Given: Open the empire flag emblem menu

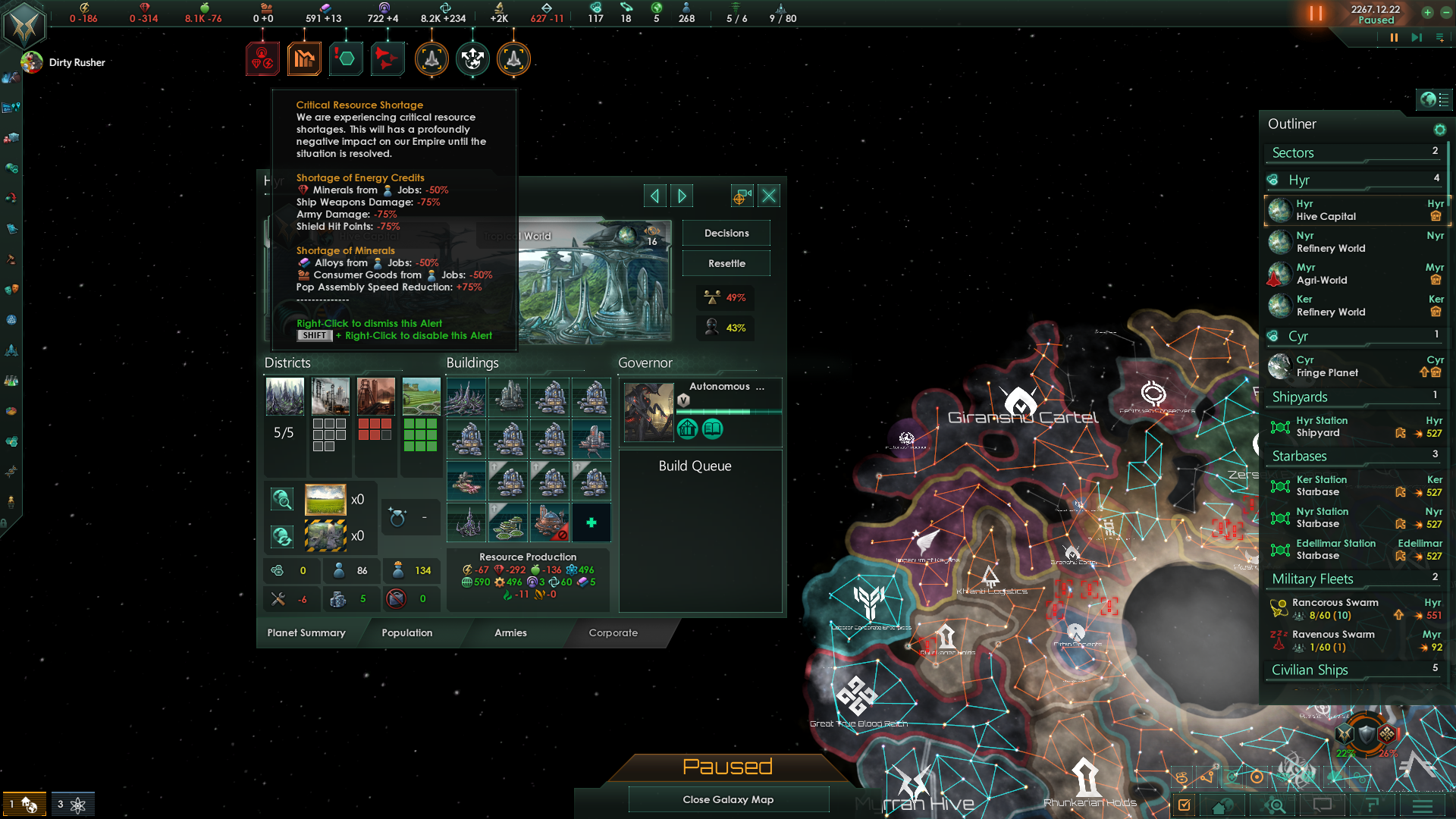Looking at the screenshot, I should (24, 25).
